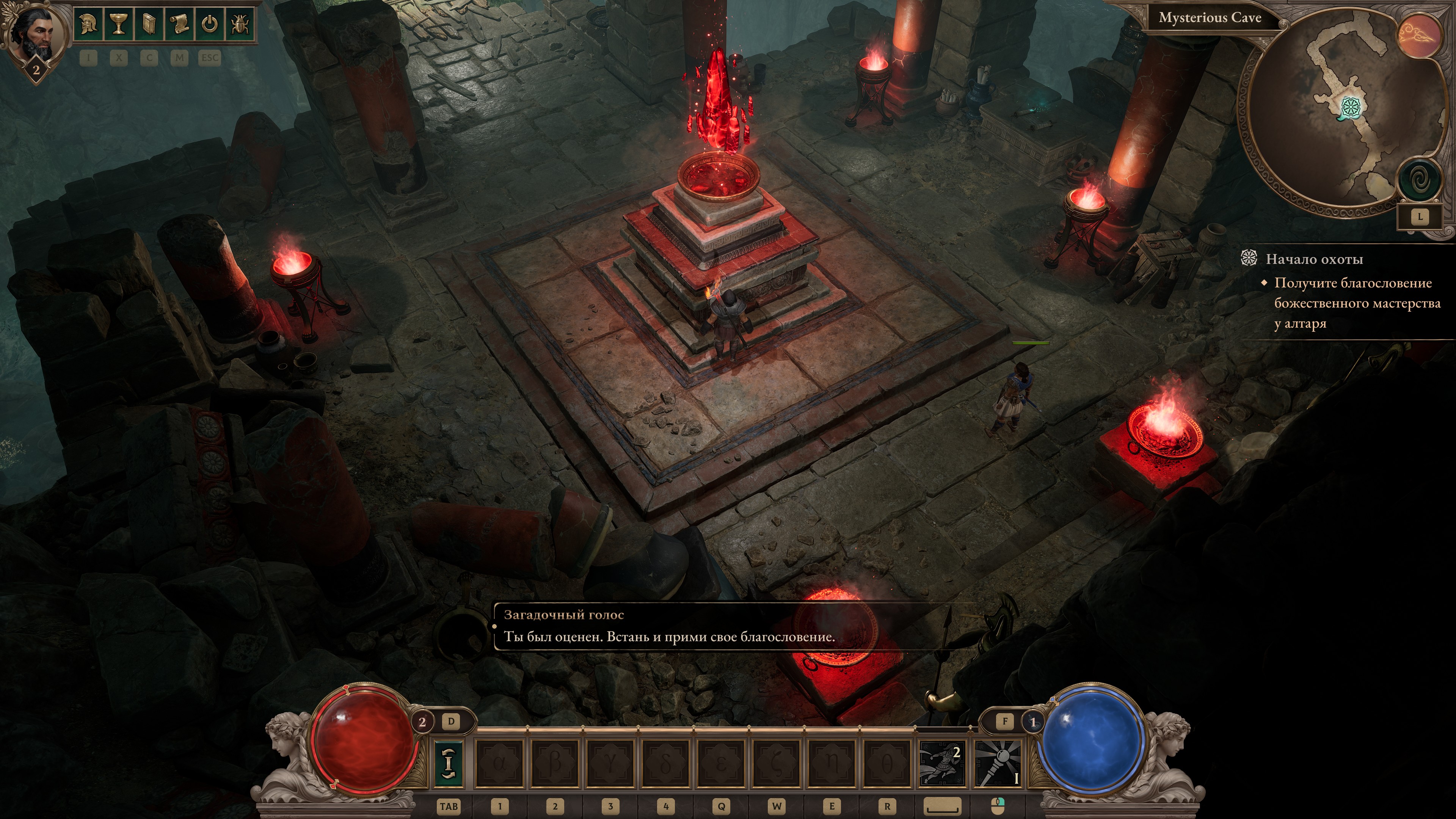1456x819 pixels.
Task: Use the health potion counter by the red orb
Action: pos(422,722)
